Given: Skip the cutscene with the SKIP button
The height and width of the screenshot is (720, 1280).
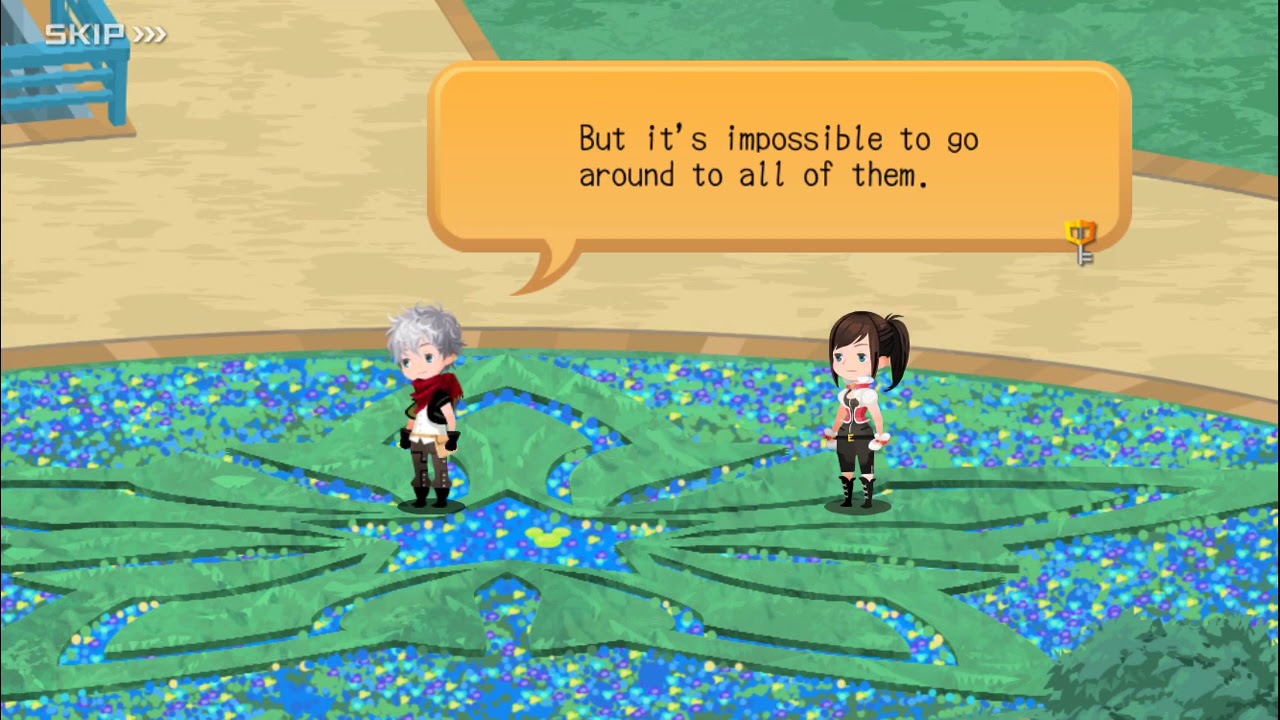Looking at the screenshot, I should point(105,35).
